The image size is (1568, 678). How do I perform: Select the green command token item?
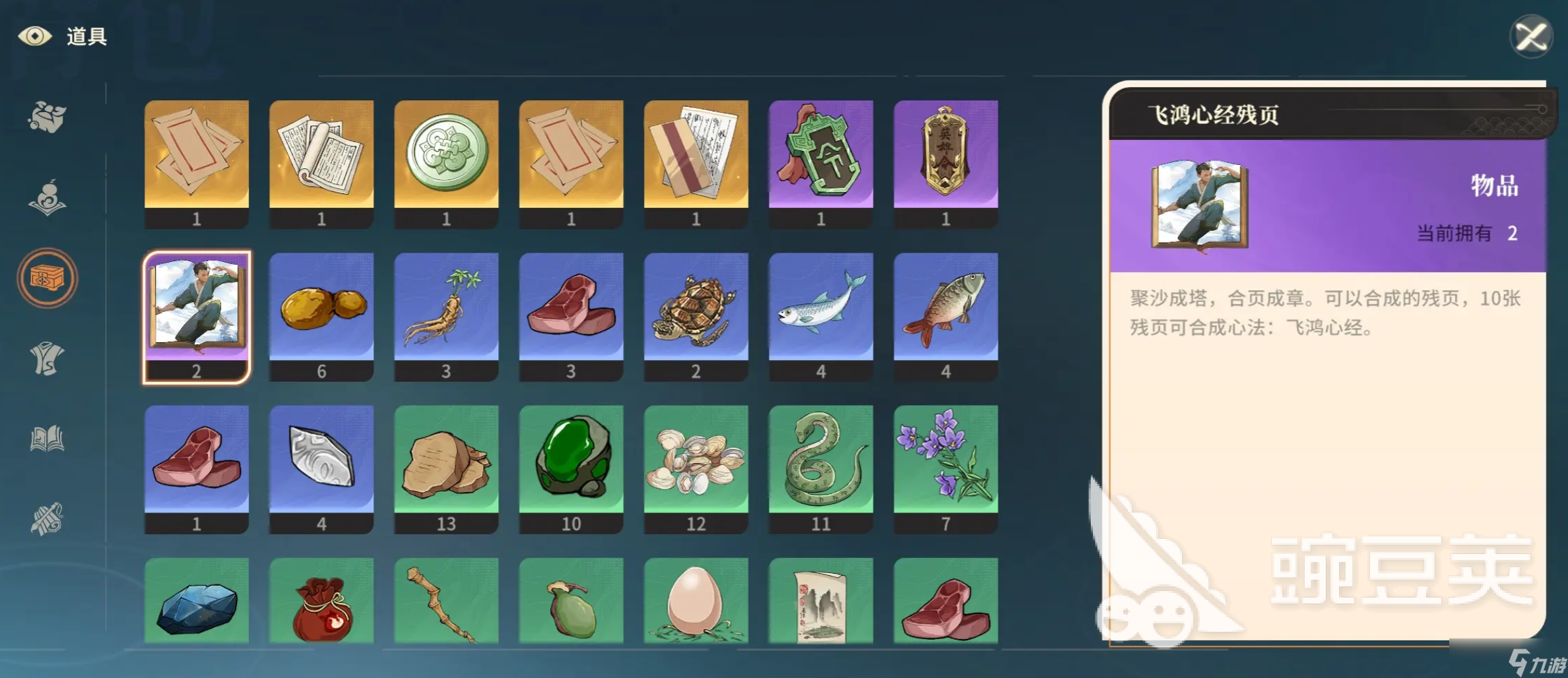point(821,155)
